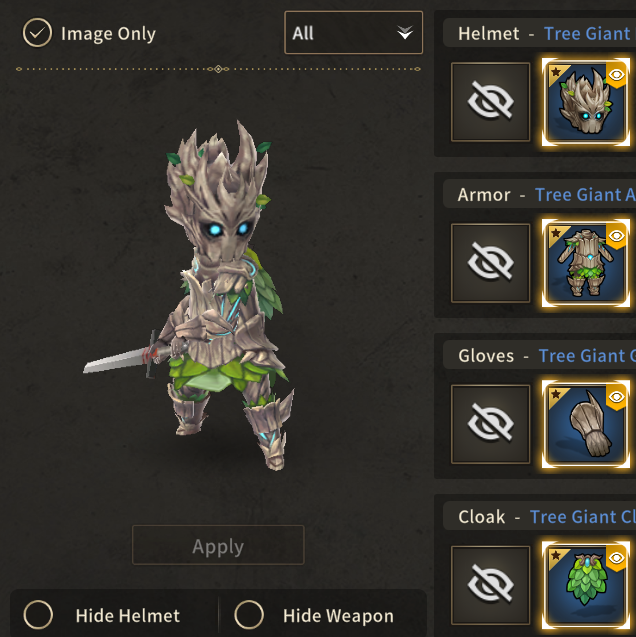This screenshot has width=636, height=637.
Task: Hide the armor appearance with crossed-eye slot
Action: click(490, 263)
